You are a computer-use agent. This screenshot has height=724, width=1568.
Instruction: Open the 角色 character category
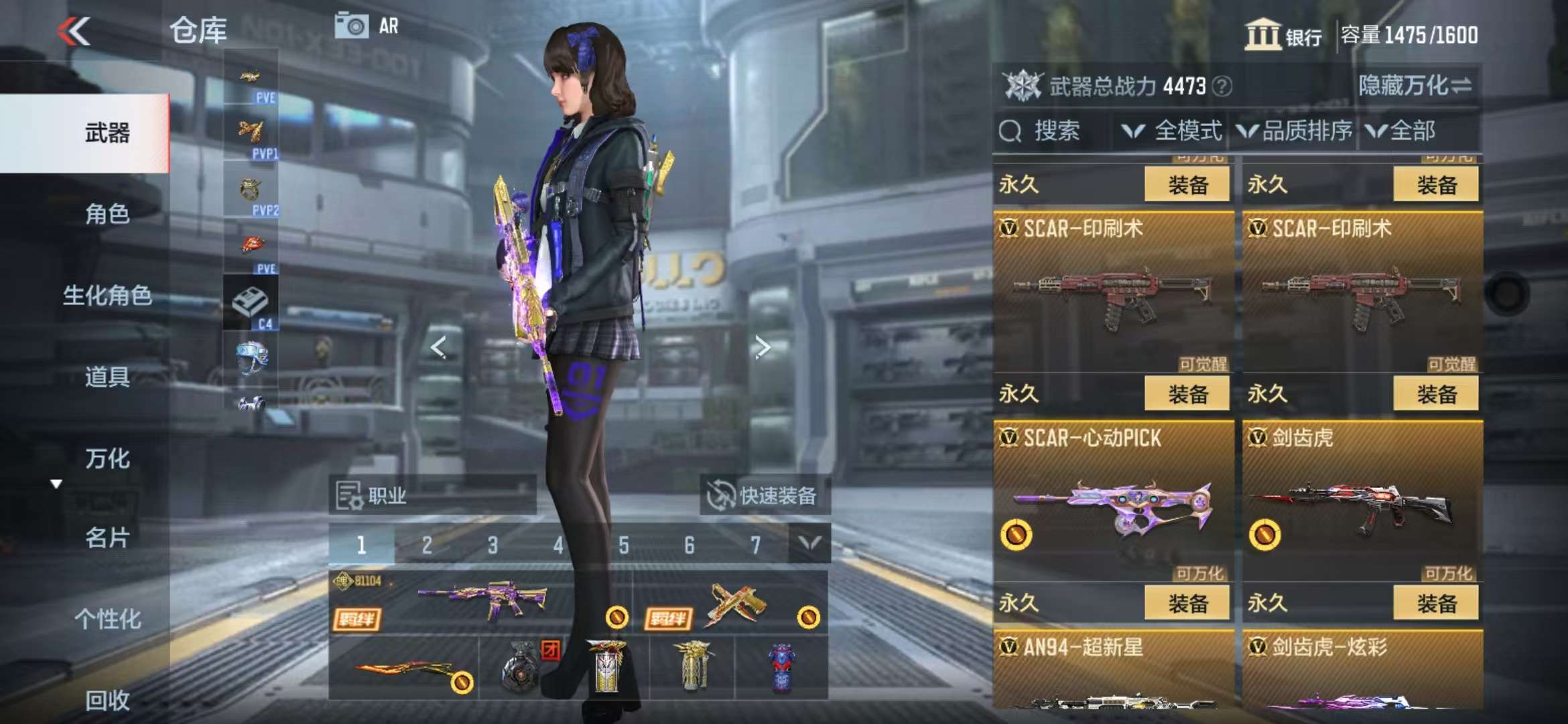point(107,215)
